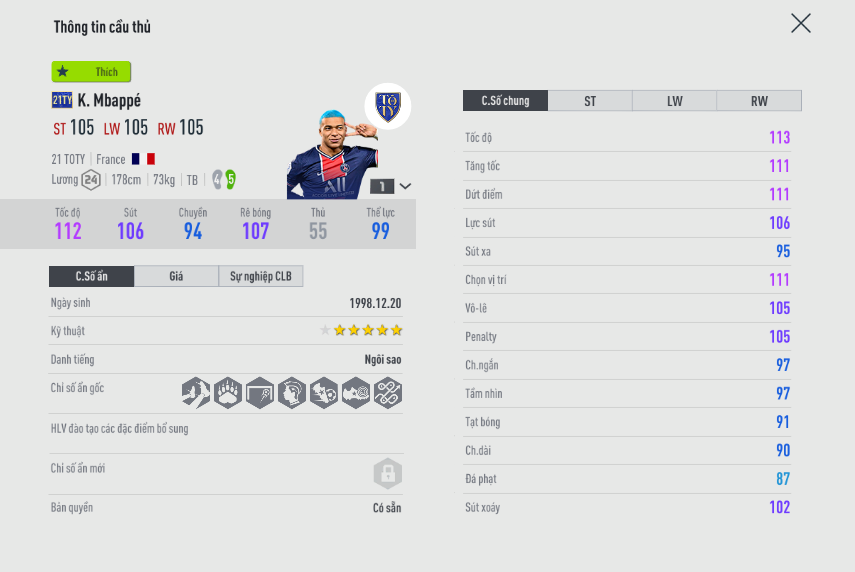The width and height of the screenshot is (855, 572).
Task: Click the TOTY shield badge
Action: tap(387, 106)
